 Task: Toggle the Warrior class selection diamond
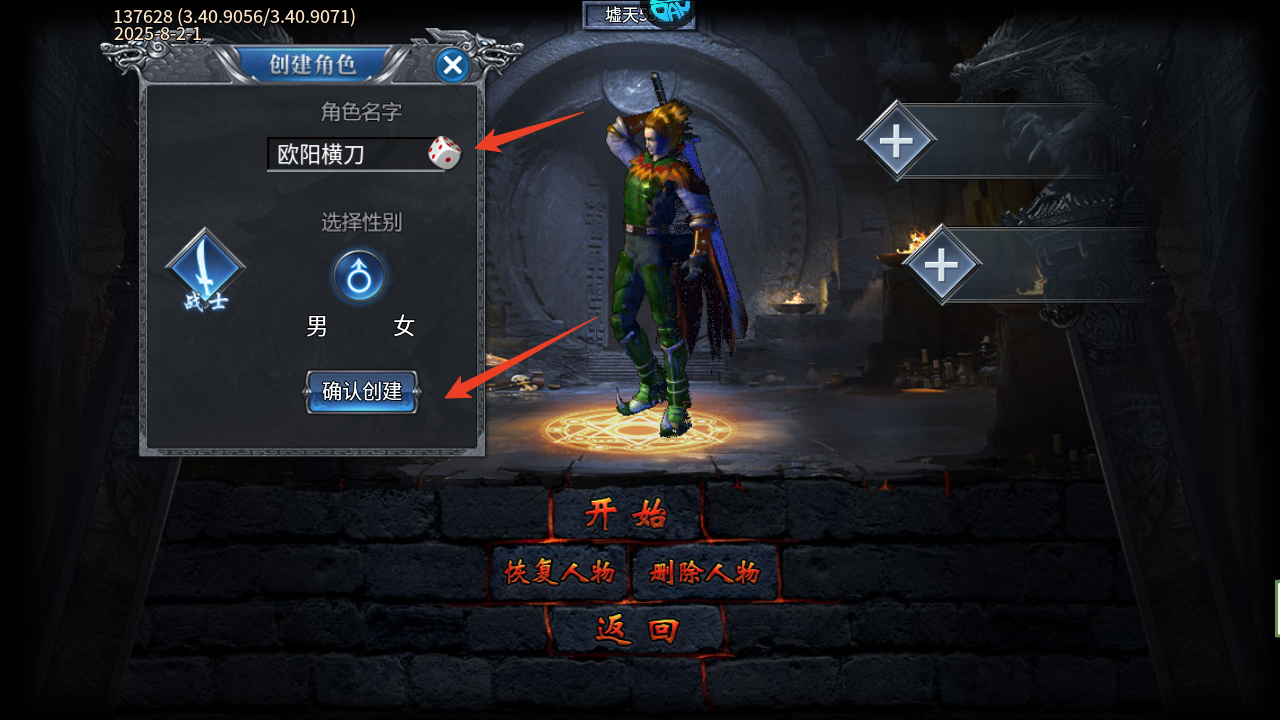tap(204, 268)
